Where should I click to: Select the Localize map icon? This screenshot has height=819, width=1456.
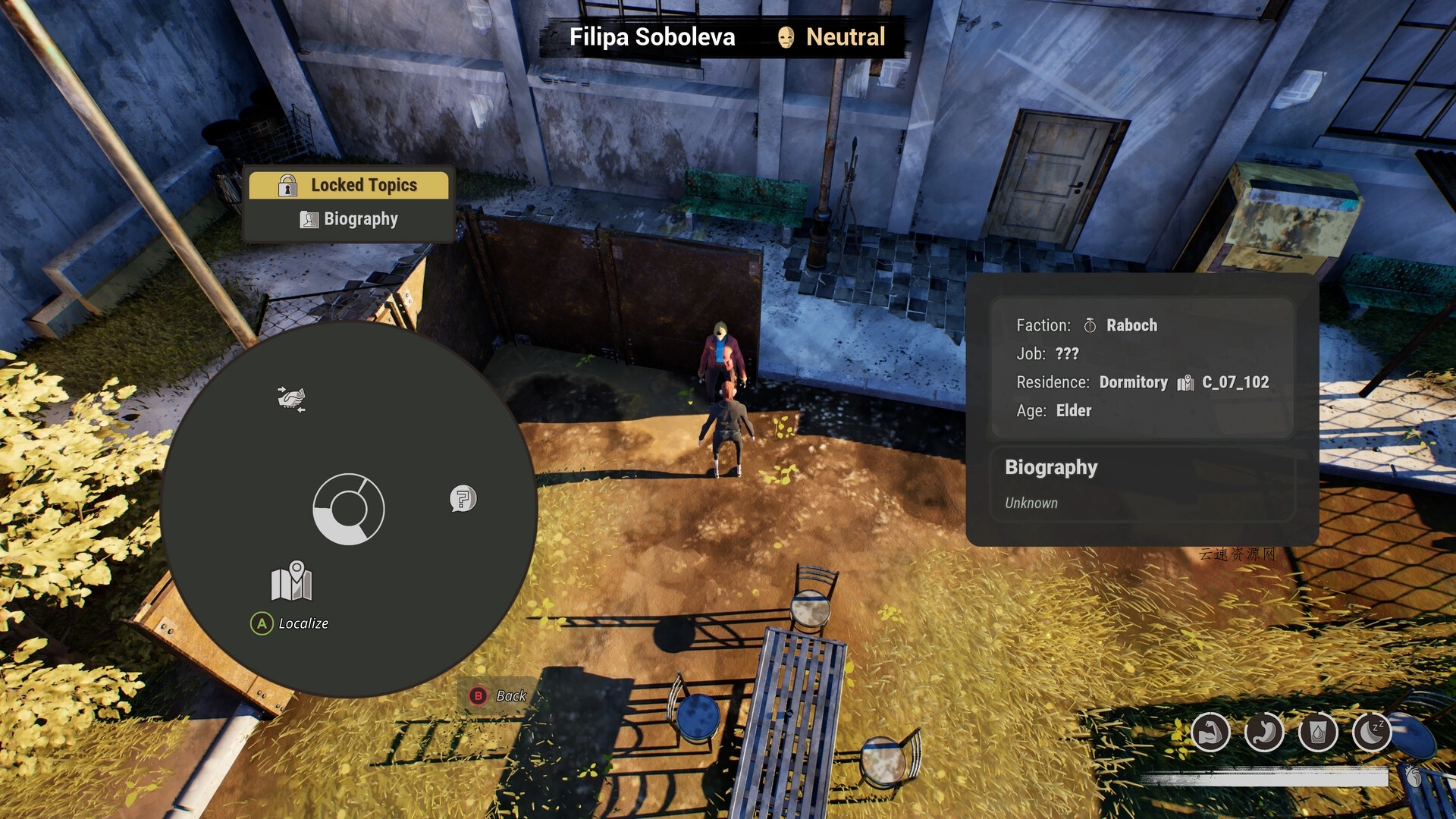(291, 582)
